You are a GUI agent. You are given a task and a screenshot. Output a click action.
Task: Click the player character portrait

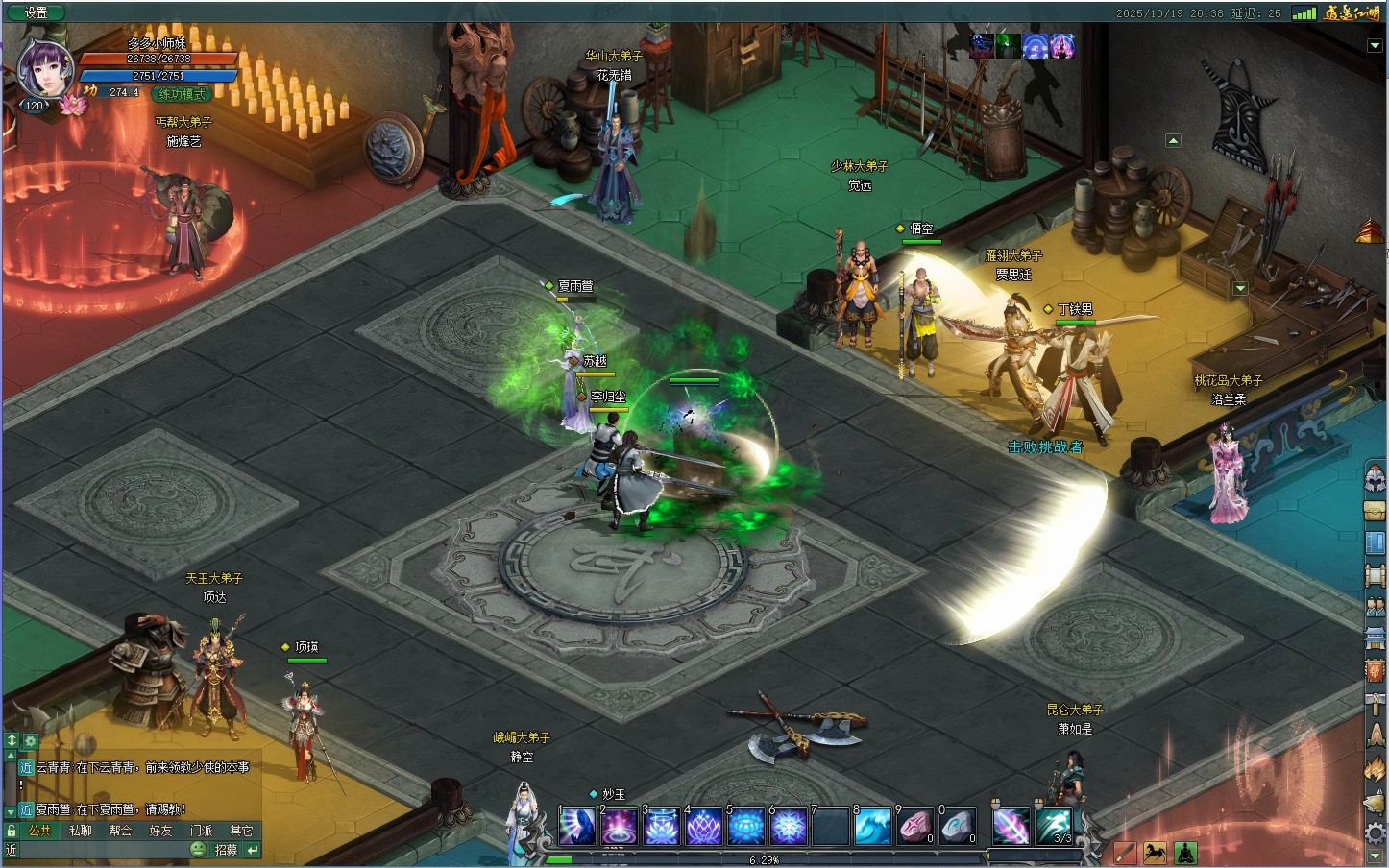[x=45, y=69]
